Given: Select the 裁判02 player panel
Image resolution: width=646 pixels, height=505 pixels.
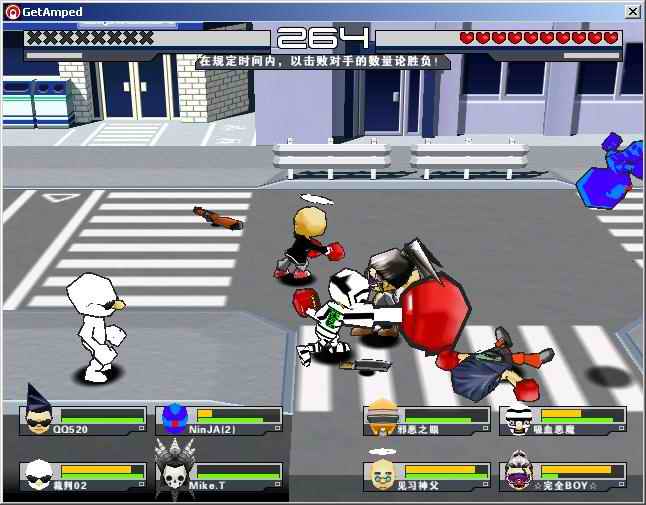Looking at the screenshot, I should pos(84,476).
